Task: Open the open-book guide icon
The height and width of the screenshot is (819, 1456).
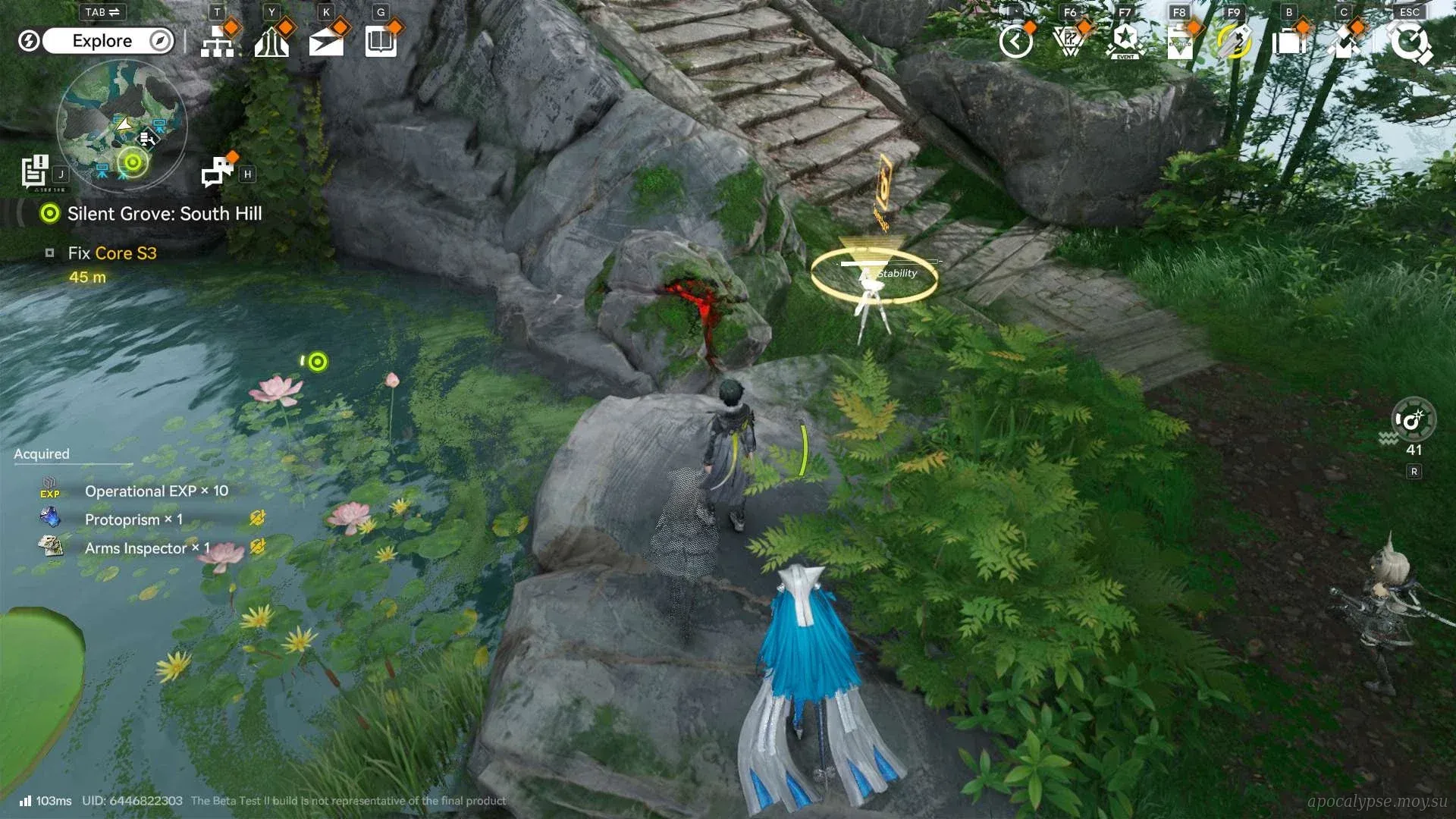Action: 381,42
